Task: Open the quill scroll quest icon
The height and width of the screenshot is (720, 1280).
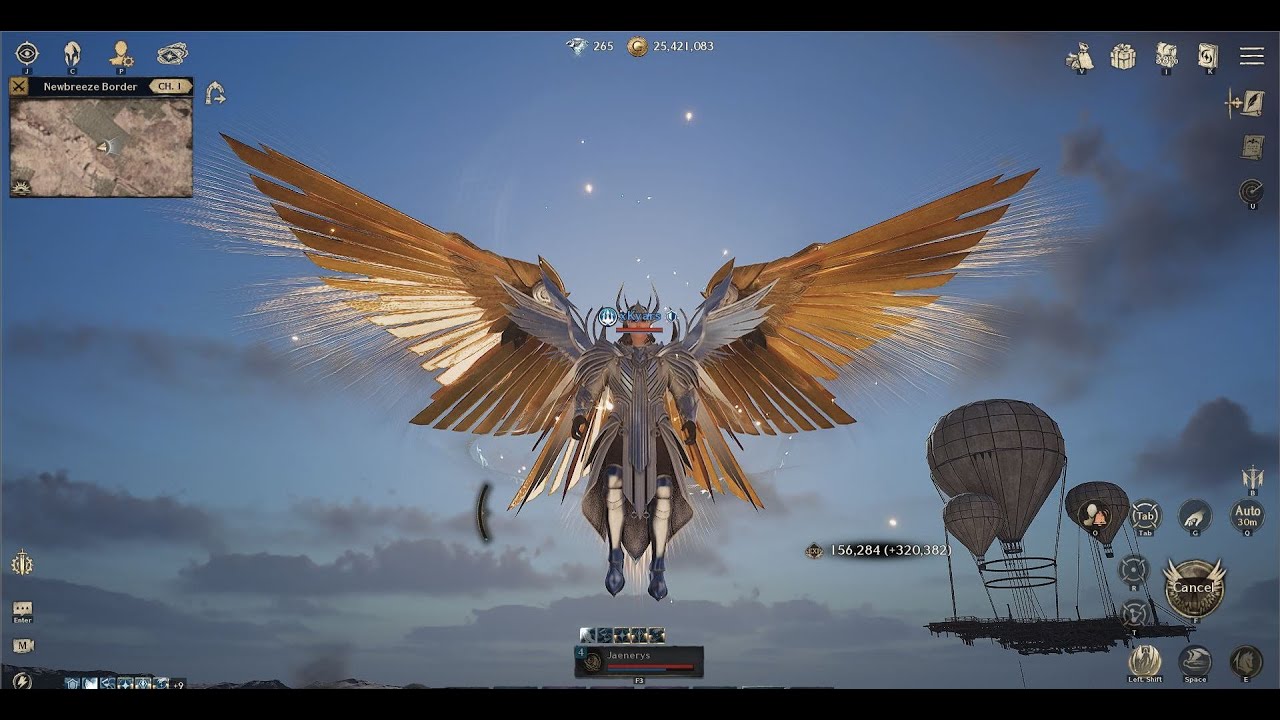Action: coord(1248,102)
